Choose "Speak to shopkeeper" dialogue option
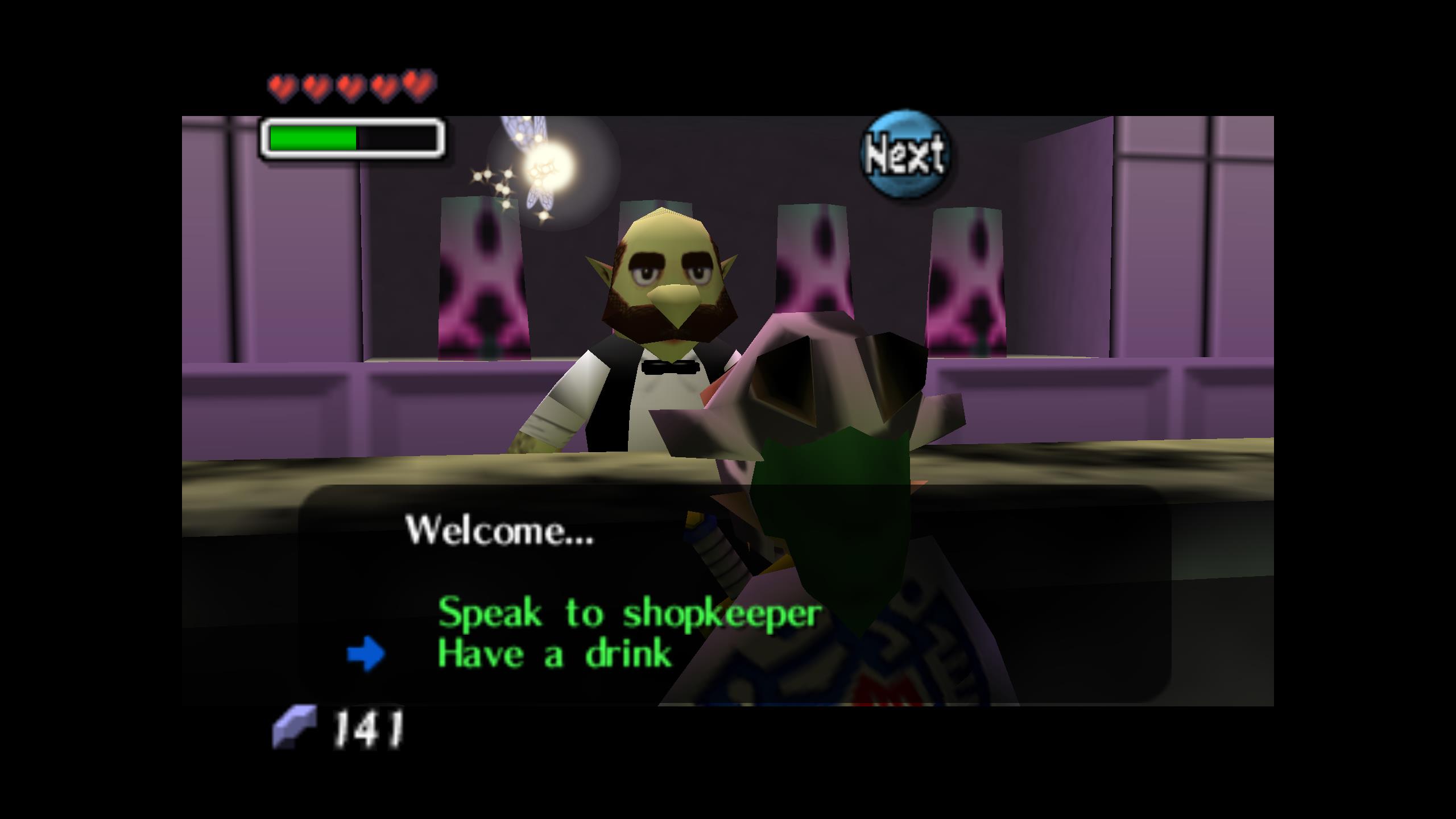 point(629,613)
